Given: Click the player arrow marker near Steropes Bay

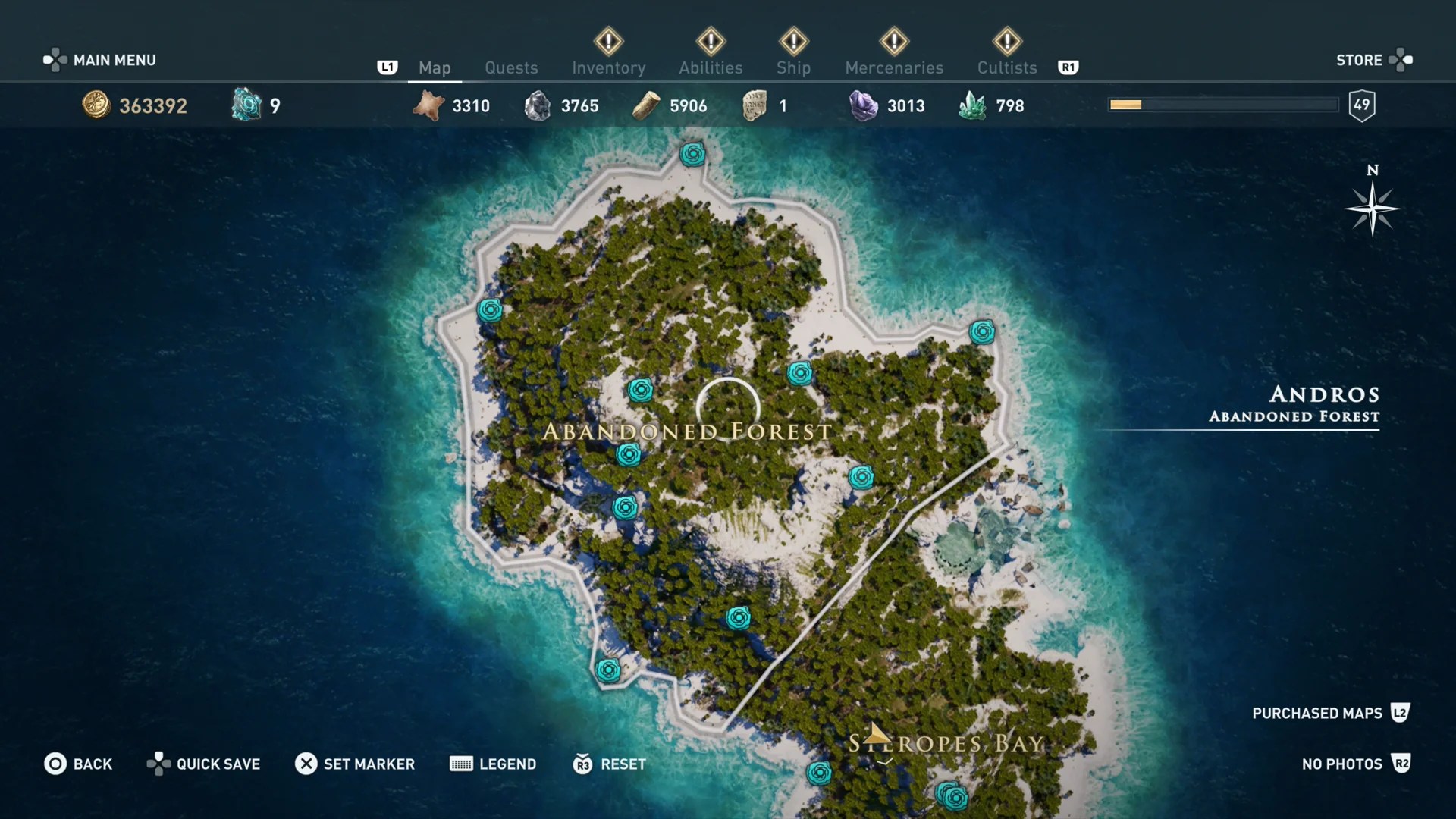Looking at the screenshot, I should tap(877, 733).
